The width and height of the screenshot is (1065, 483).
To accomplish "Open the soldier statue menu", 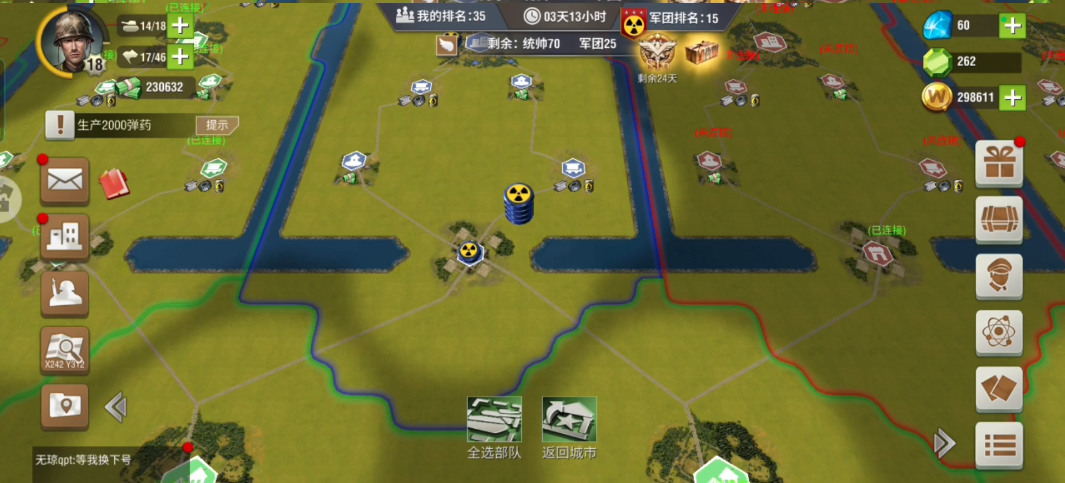I will coord(65,293).
